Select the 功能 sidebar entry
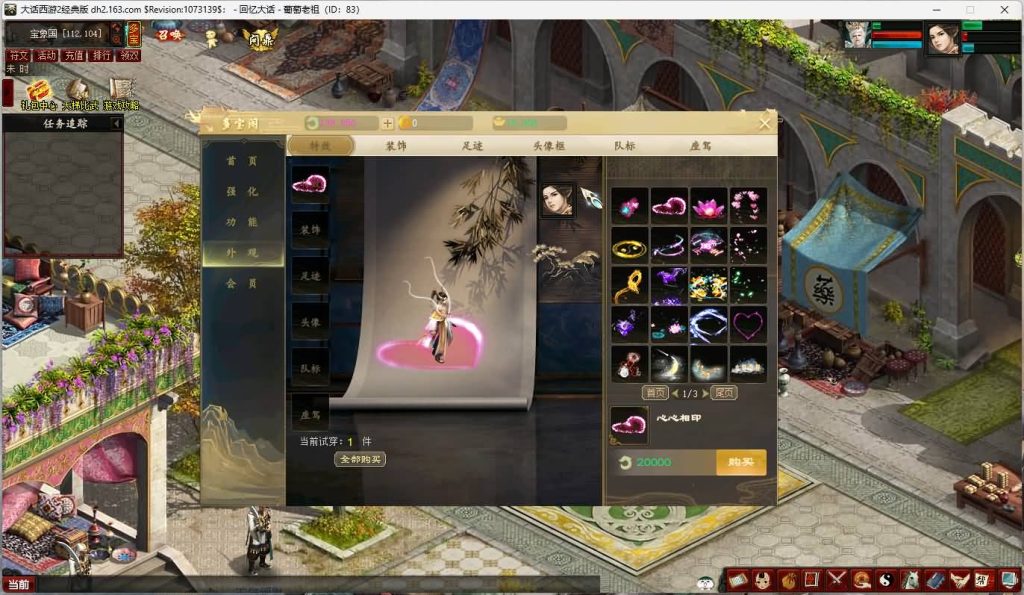Viewport: 1024px width, 595px height. coord(242,222)
